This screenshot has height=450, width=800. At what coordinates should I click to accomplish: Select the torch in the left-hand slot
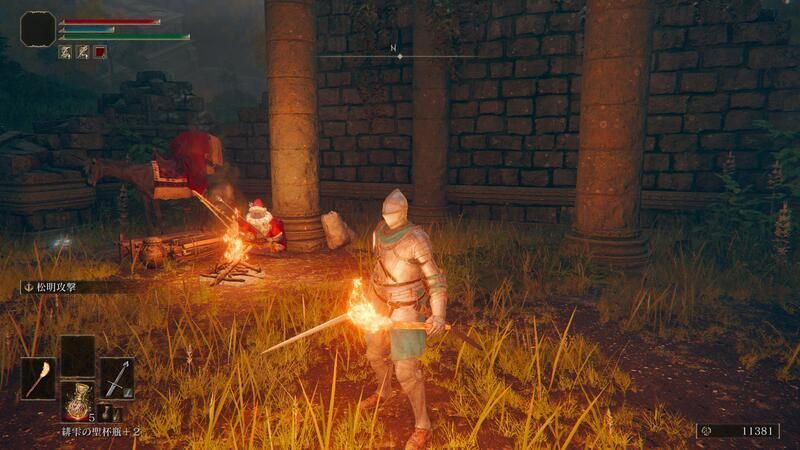point(38,379)
